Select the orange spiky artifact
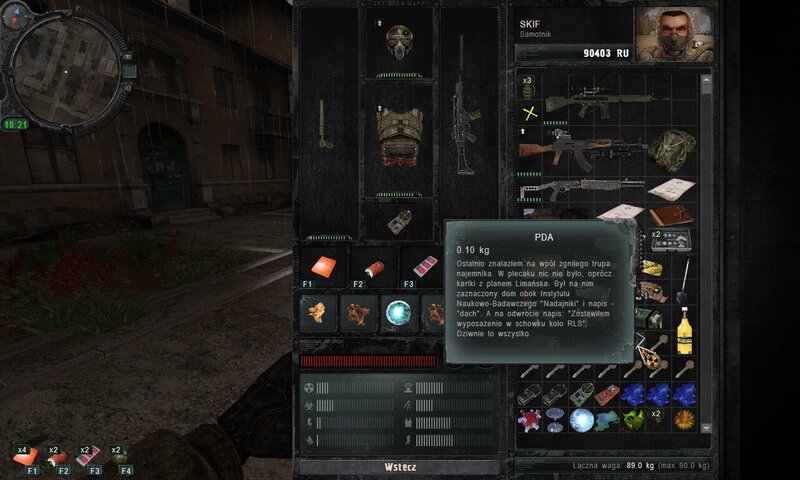800x480 pixels. [x=684, y=420]
